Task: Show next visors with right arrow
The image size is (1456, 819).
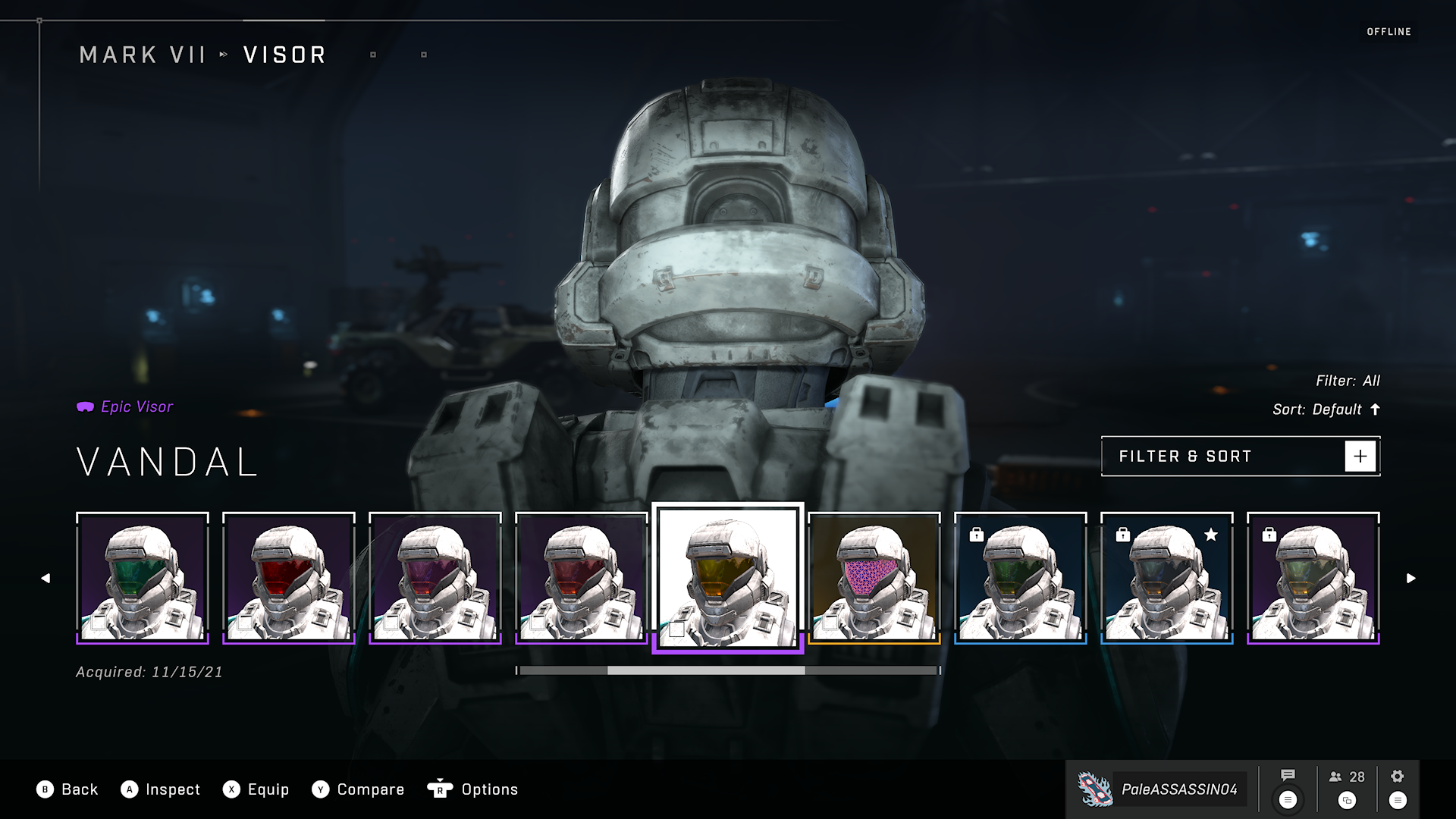Action: click(x=1410, y=579)
